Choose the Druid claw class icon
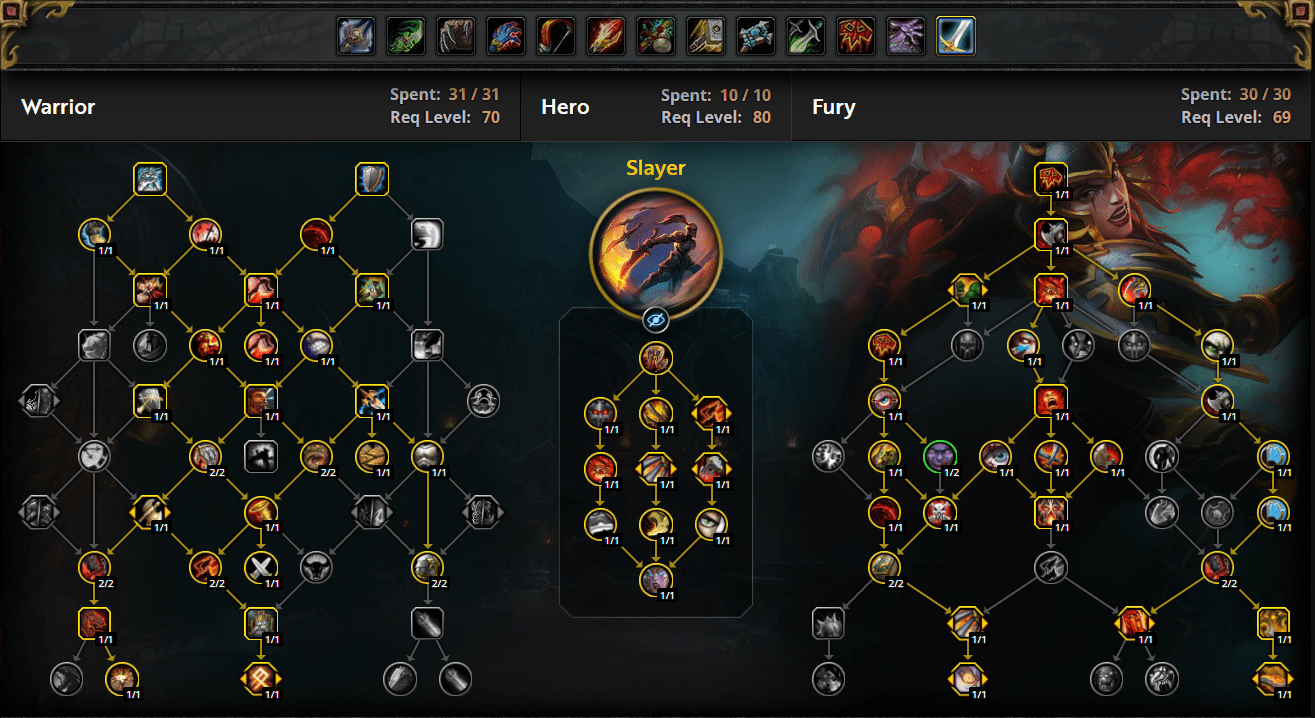 click(456, 36)
